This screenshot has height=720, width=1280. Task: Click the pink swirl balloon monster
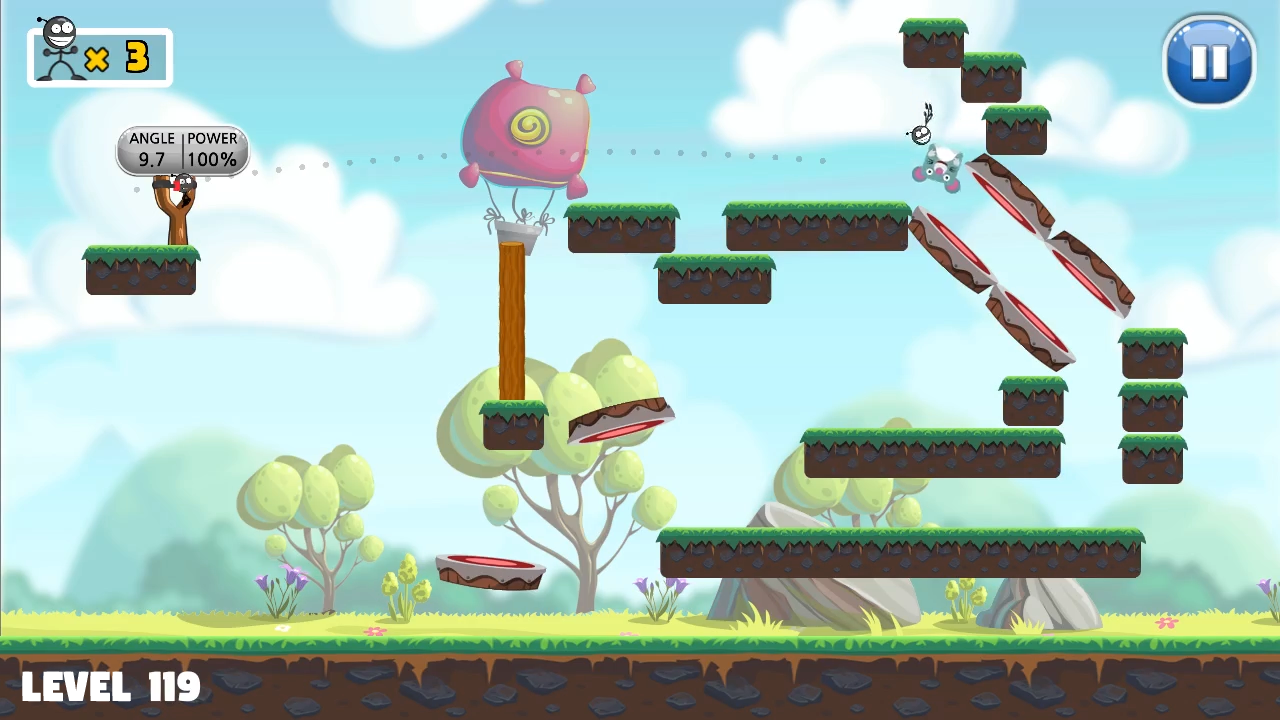(528, 125)
